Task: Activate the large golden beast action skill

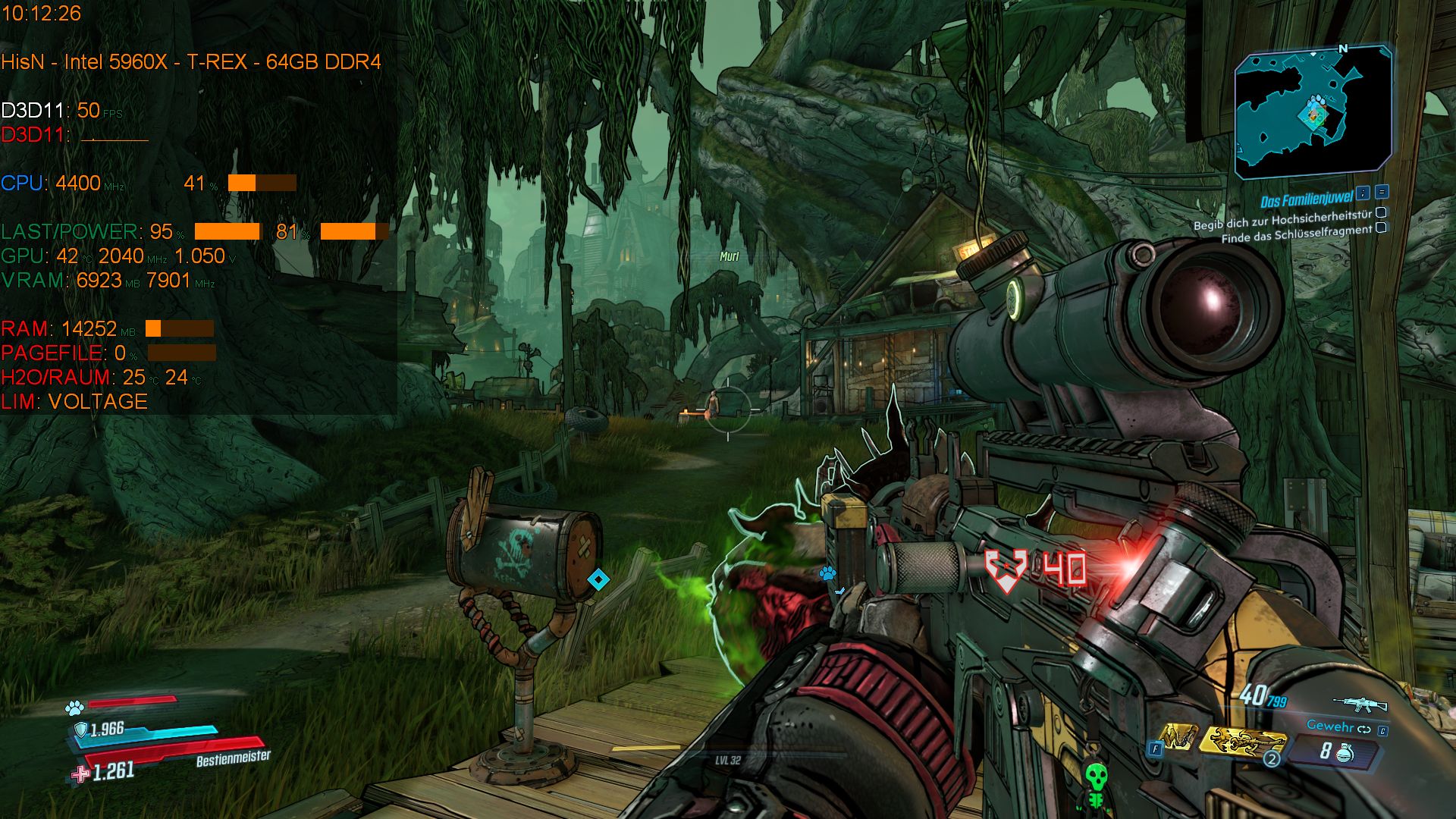Action: (x=1241, y=742)
